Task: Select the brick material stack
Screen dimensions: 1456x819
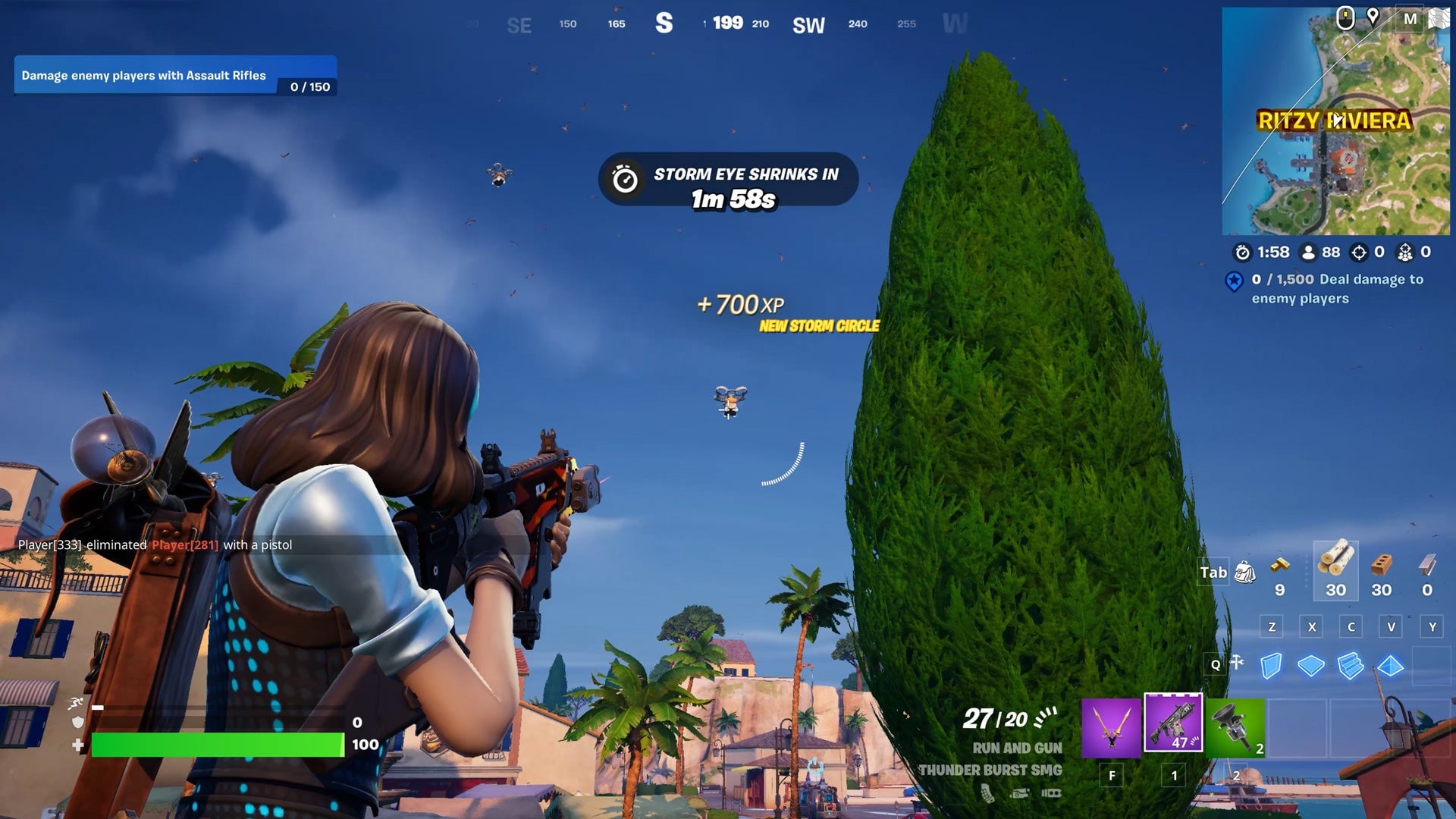Action: pos(1380,570)
